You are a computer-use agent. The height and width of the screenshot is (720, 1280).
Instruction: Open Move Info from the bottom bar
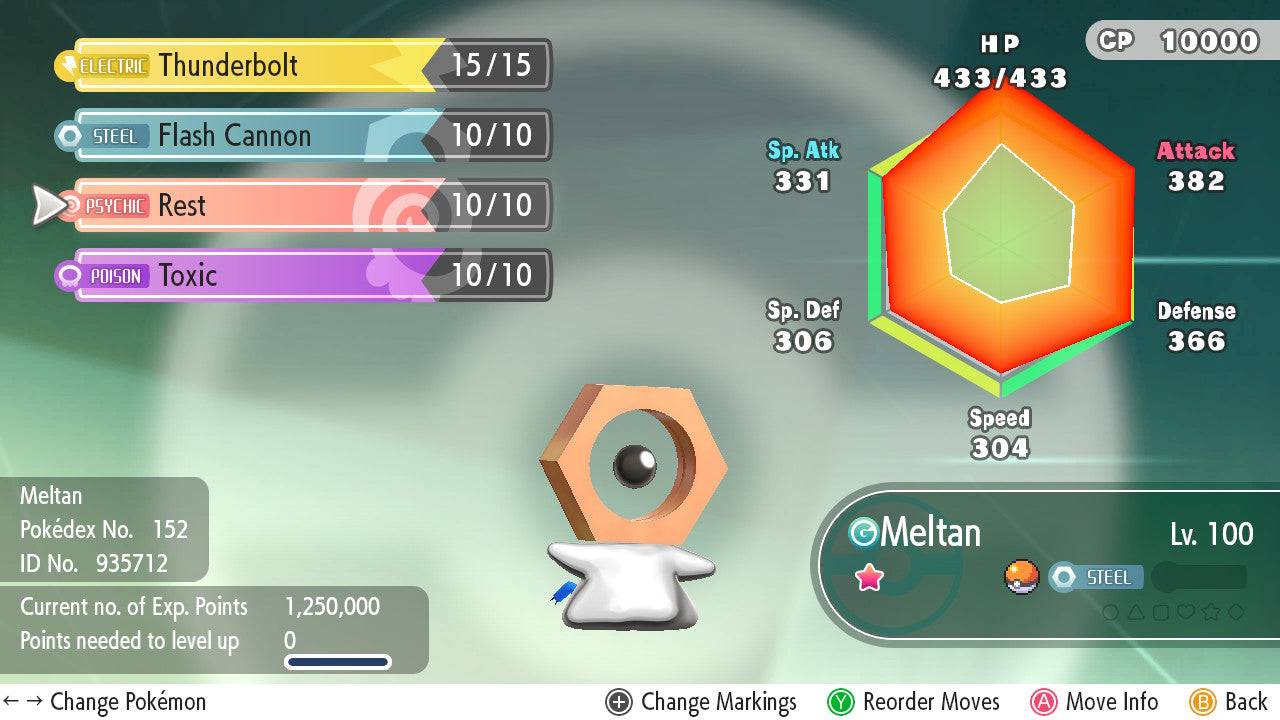pos(1097,702)
